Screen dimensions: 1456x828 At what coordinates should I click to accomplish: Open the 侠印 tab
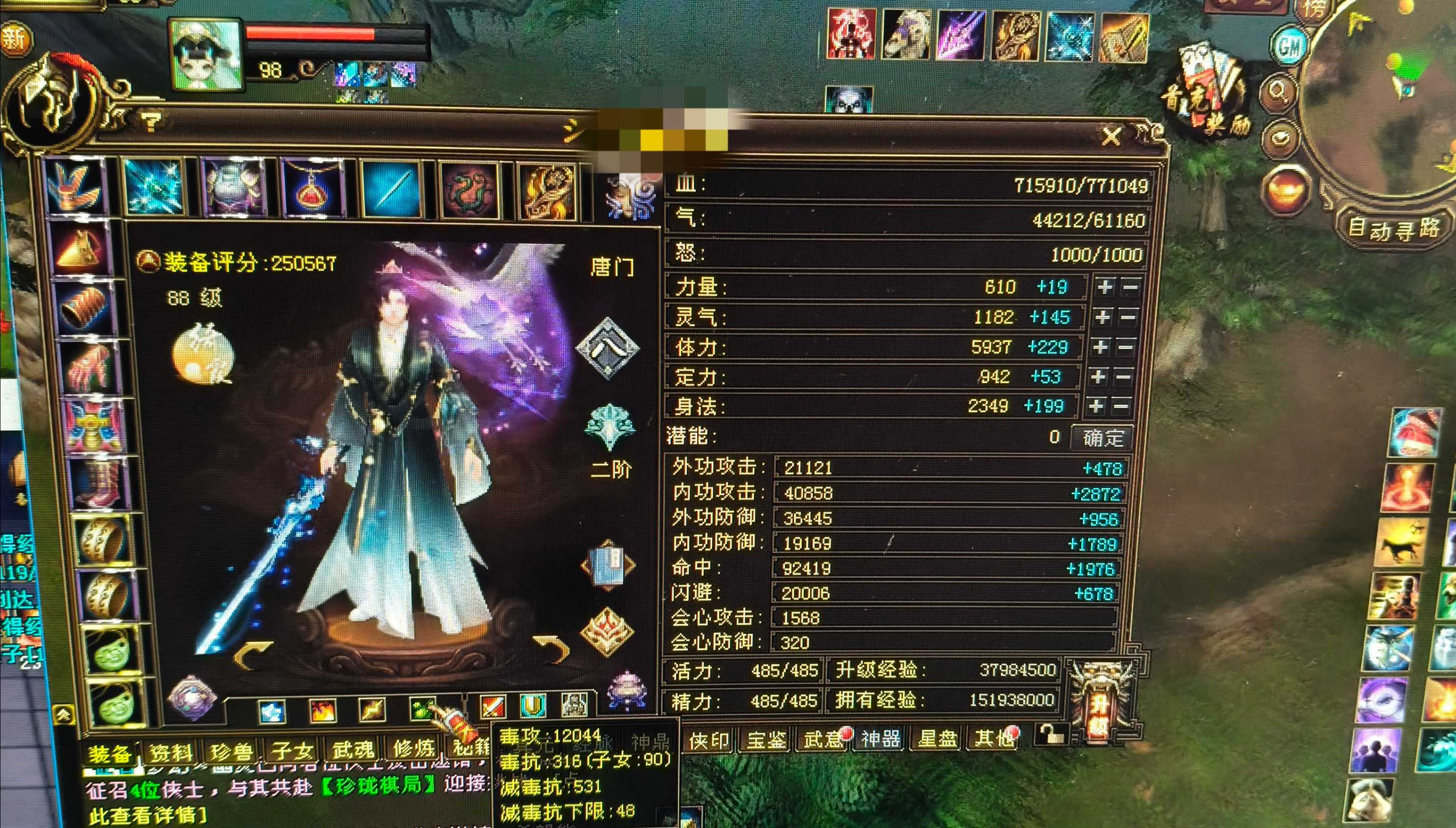click(709, 740)
